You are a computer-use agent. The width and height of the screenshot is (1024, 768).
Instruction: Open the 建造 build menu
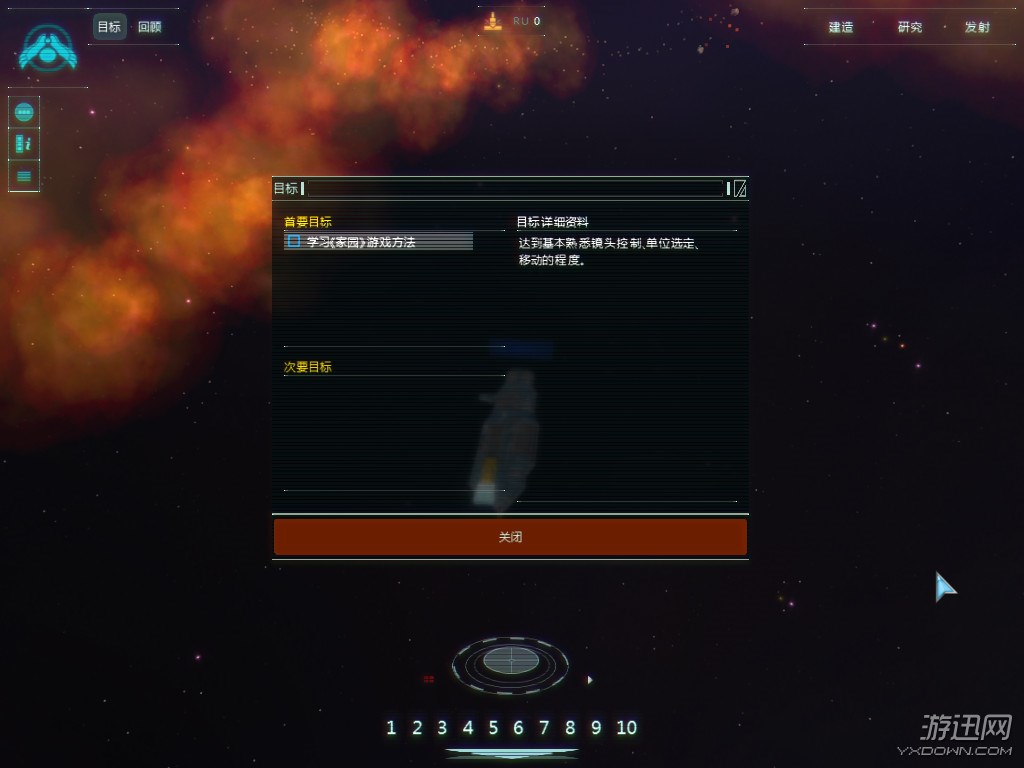click(x=841, y=27)
